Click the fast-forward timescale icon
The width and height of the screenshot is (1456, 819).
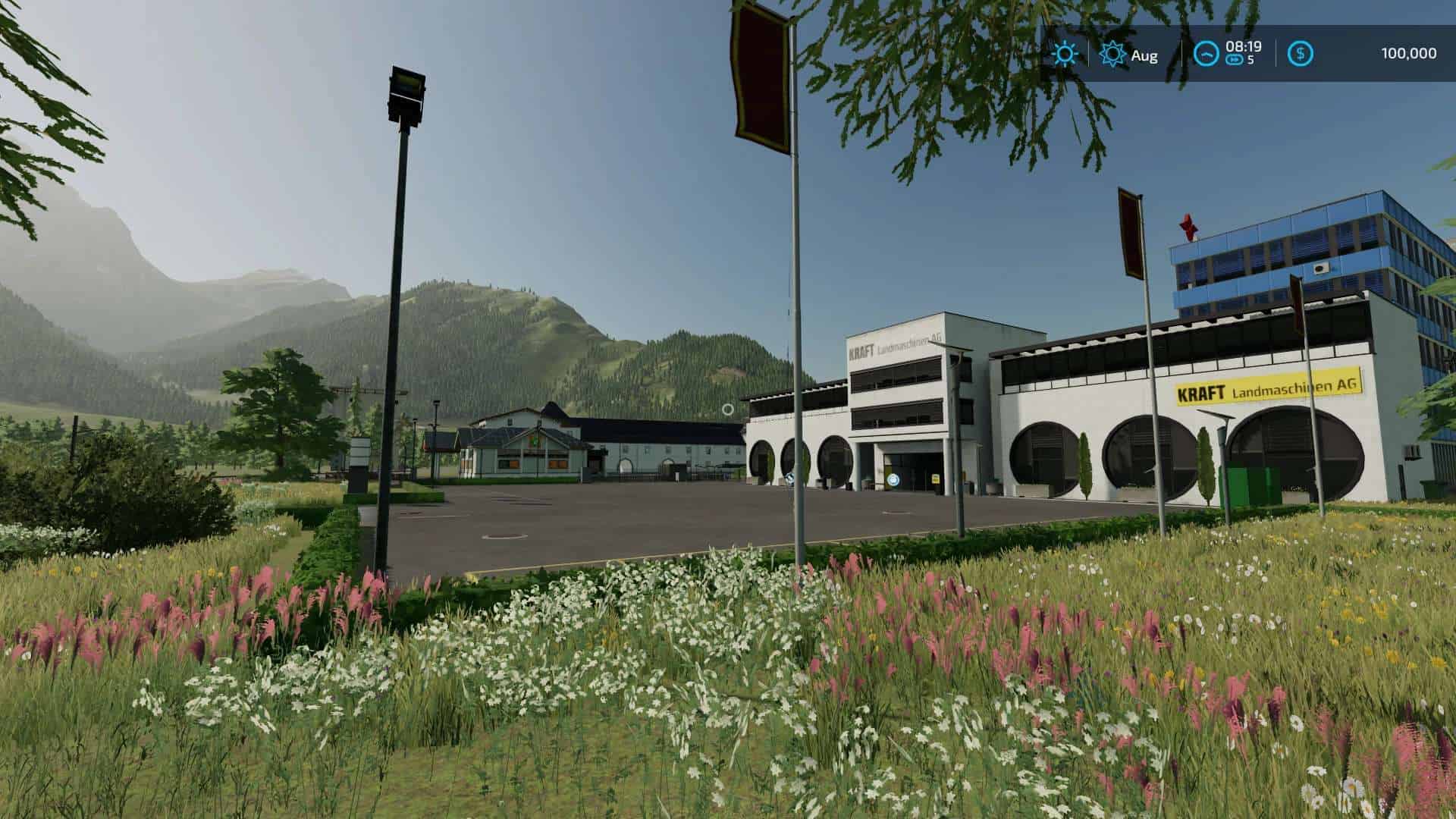point(1235,59)
